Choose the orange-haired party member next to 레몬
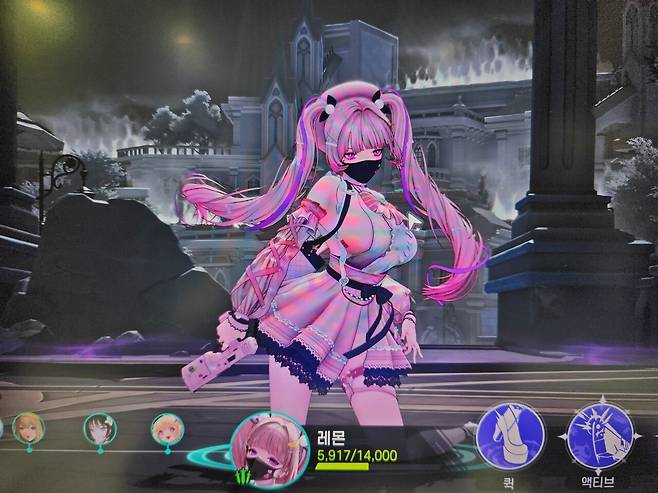The width and height of the screenshot is (658, 493). click(166, 430)
